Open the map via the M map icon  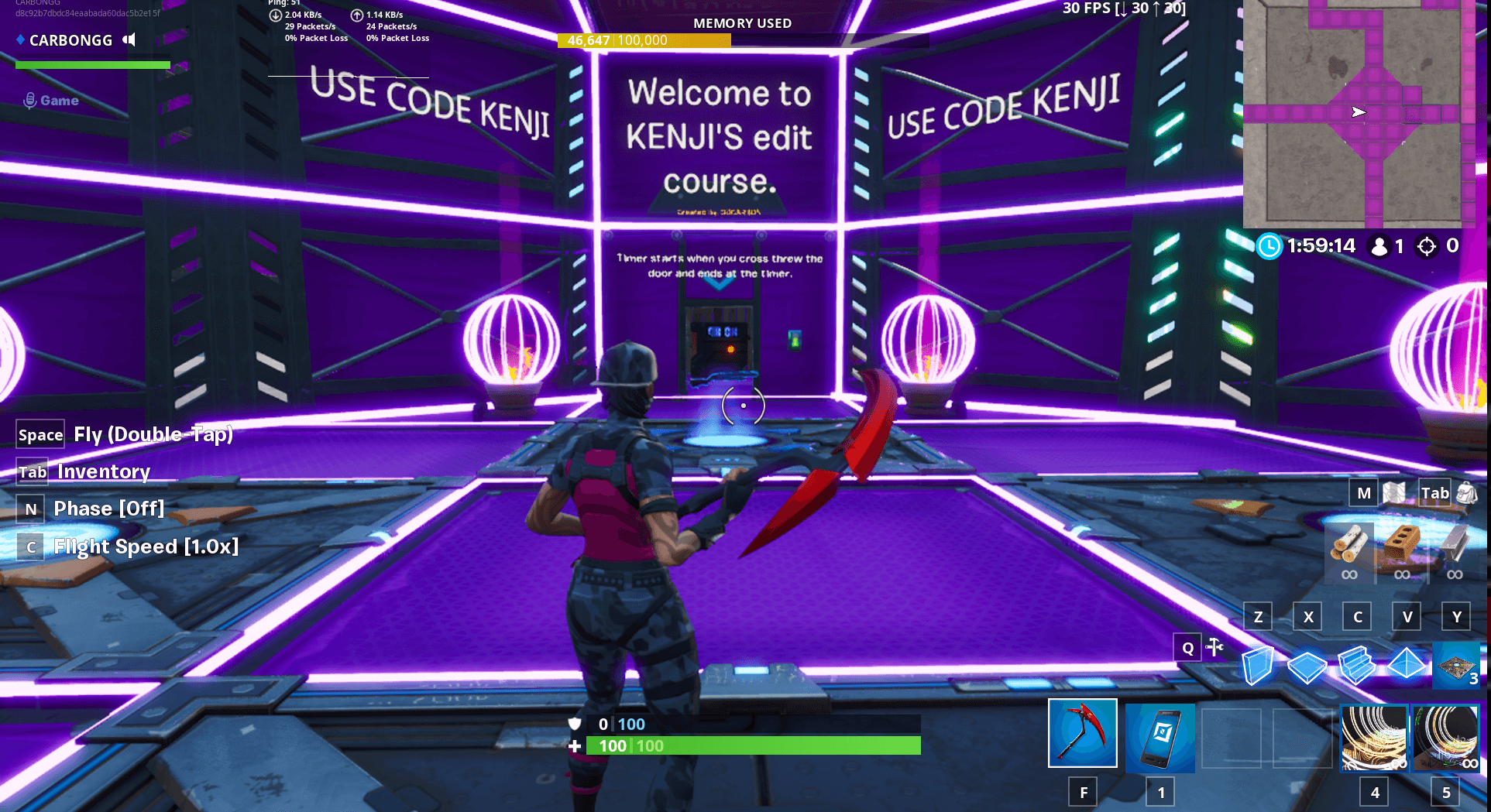tap(1394, 493)
